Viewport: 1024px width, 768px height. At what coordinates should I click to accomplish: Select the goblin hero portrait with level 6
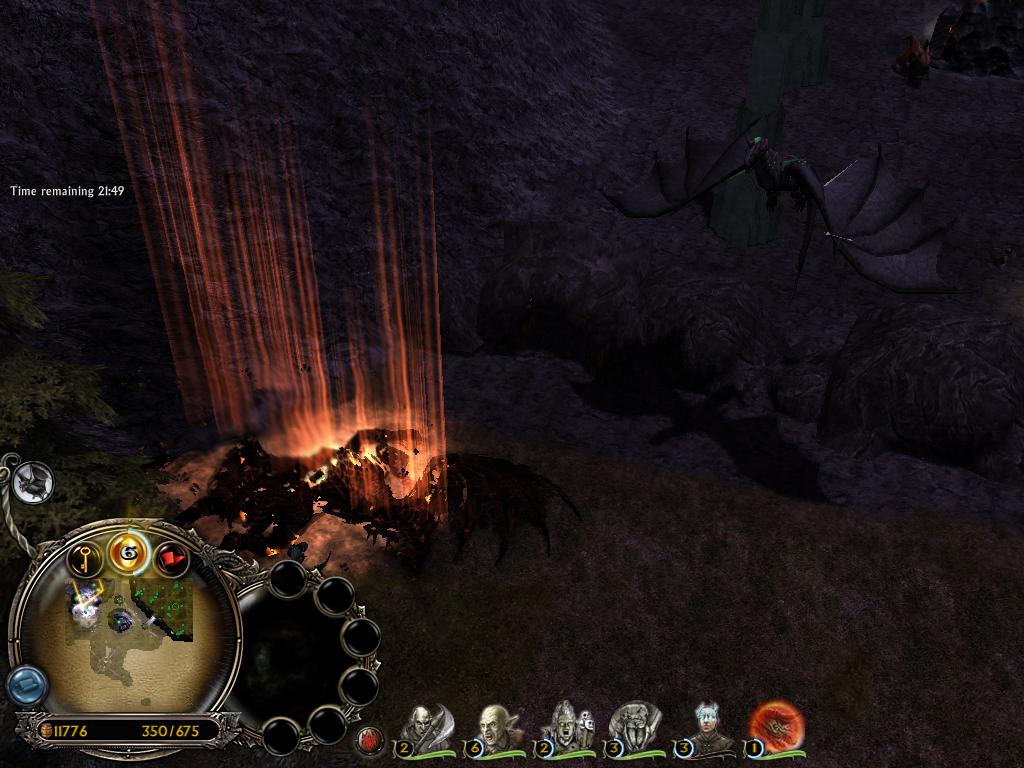(x=496, y=727)
